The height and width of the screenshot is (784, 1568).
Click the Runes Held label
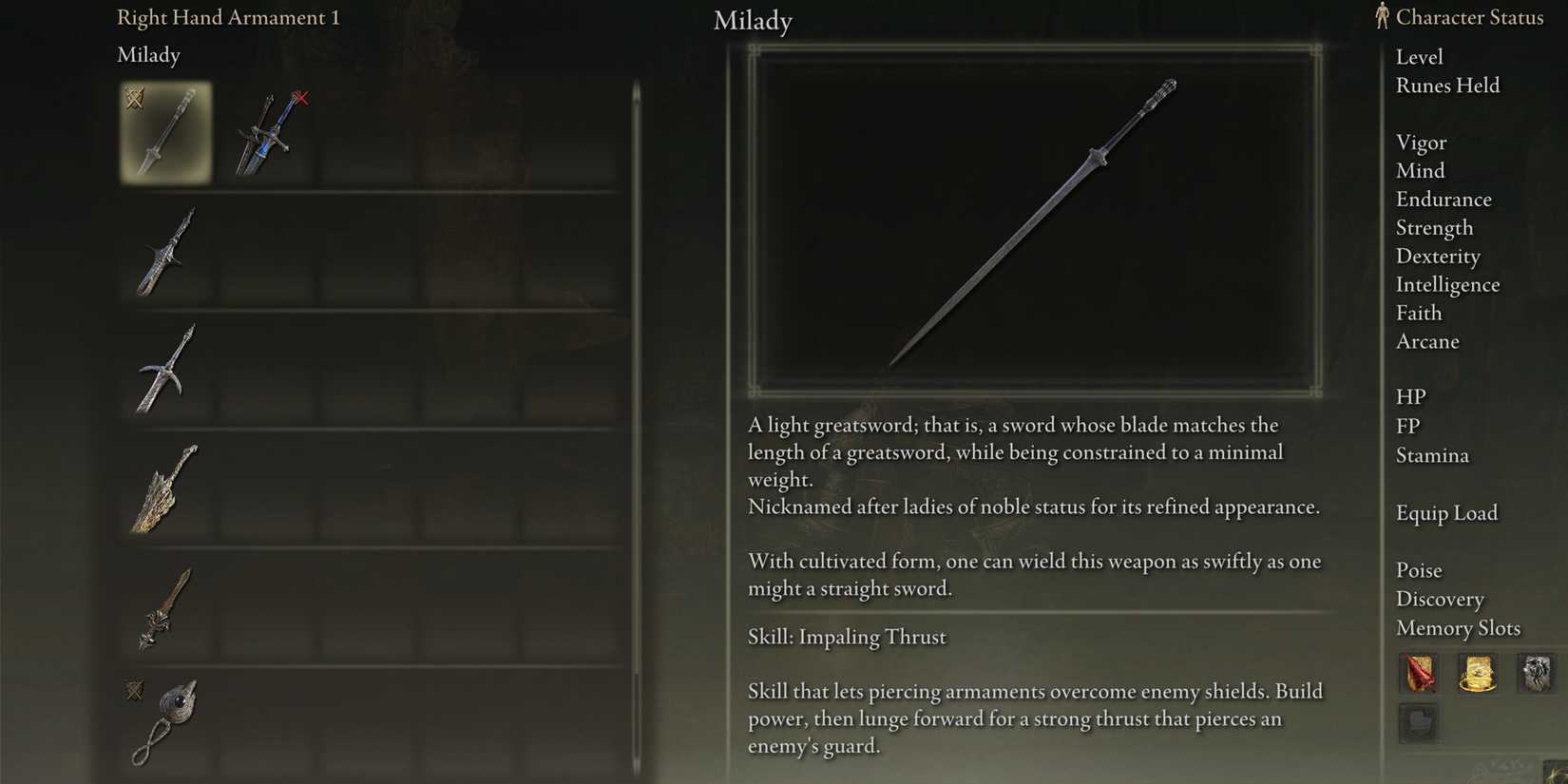pyautogui.click(x=1447, y=86)
